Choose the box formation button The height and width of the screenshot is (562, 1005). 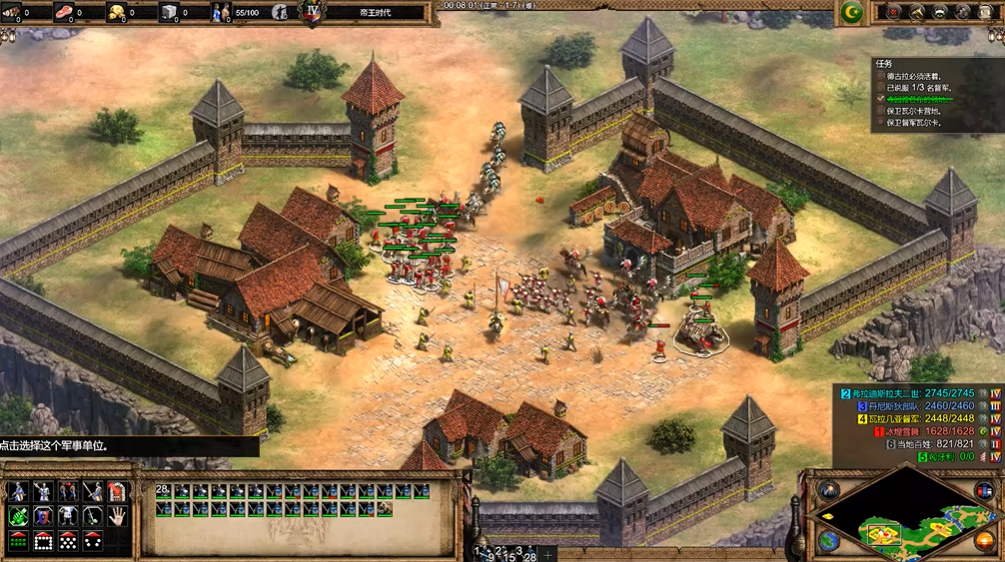coord(43,541)
